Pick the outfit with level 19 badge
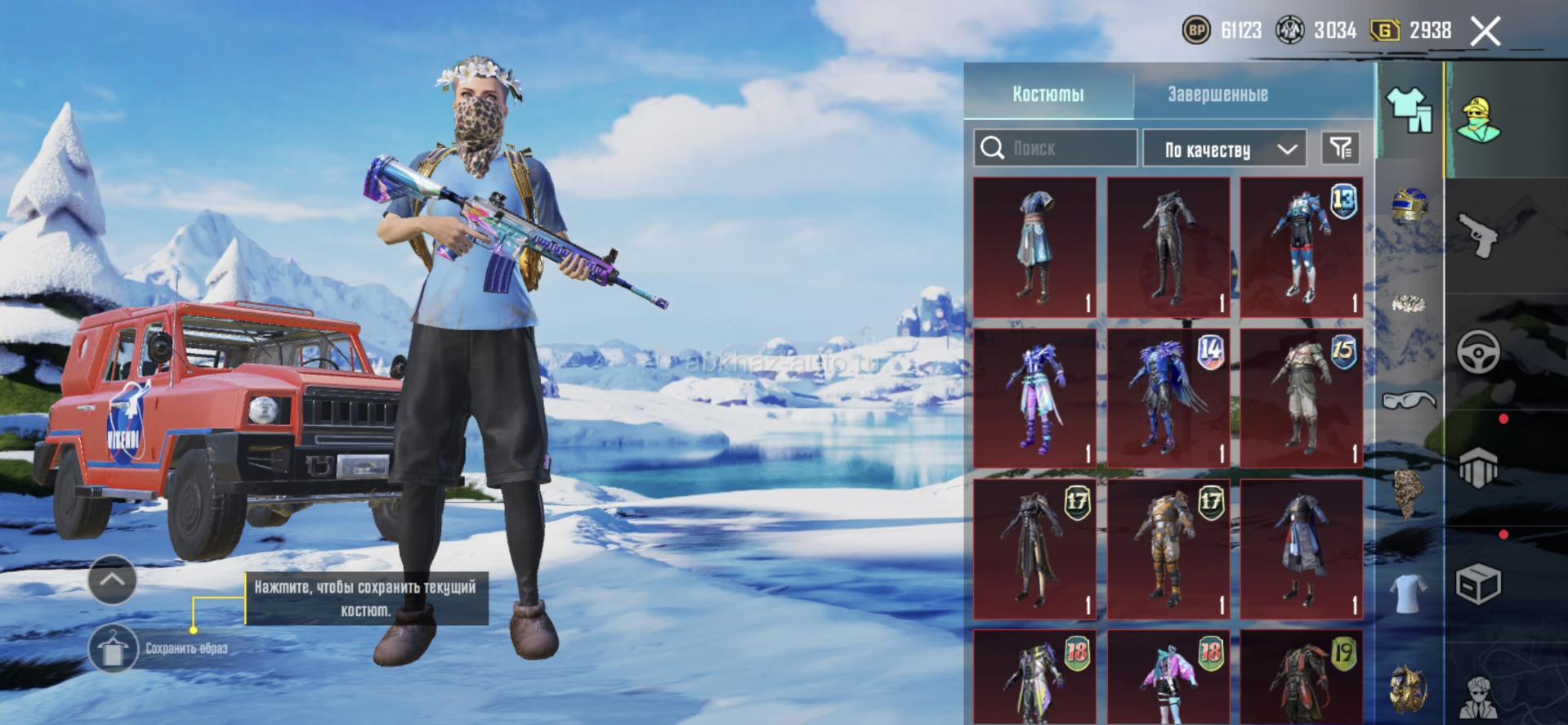 [x=1301, y=678]
